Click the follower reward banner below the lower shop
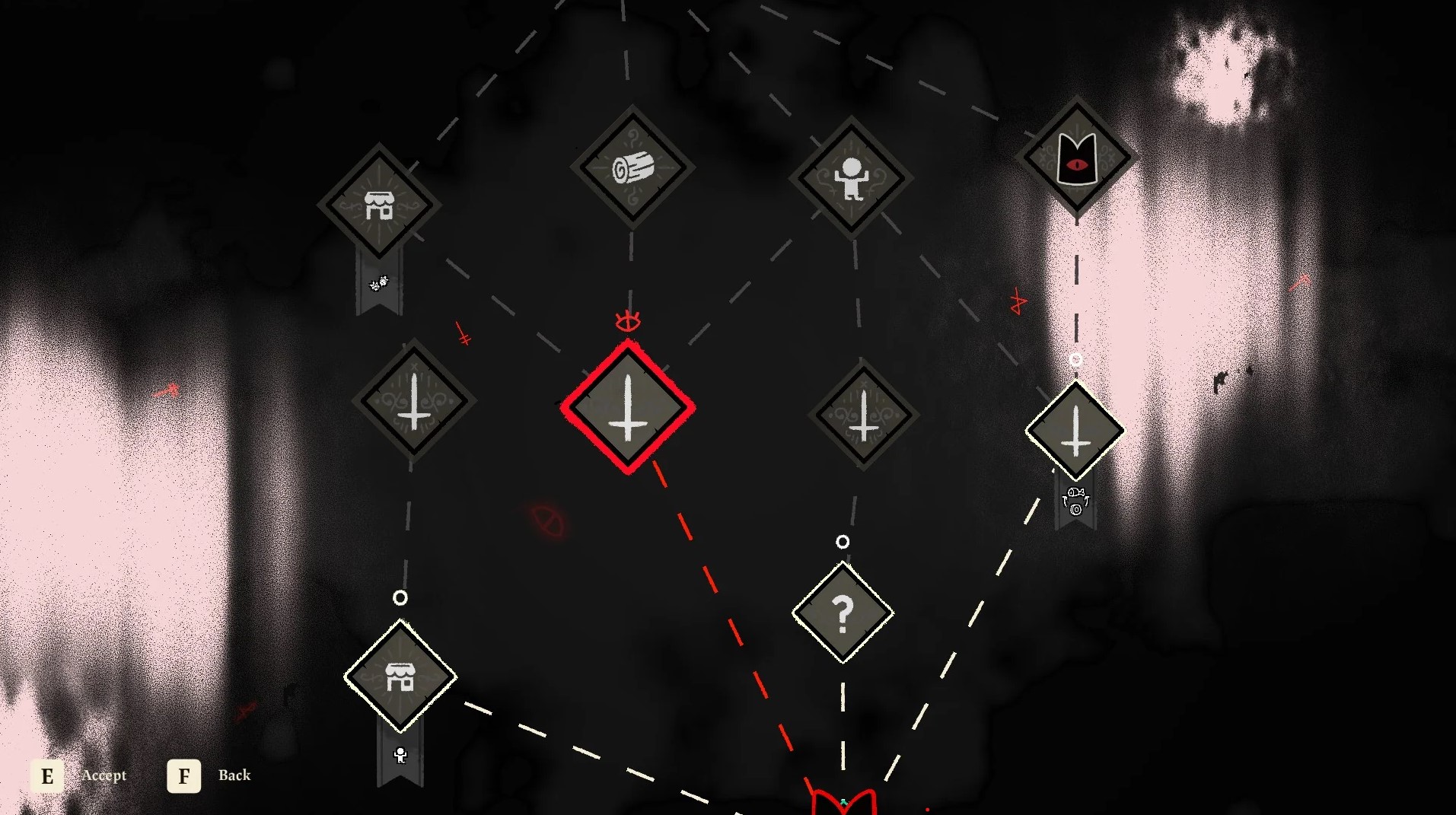 401,753
